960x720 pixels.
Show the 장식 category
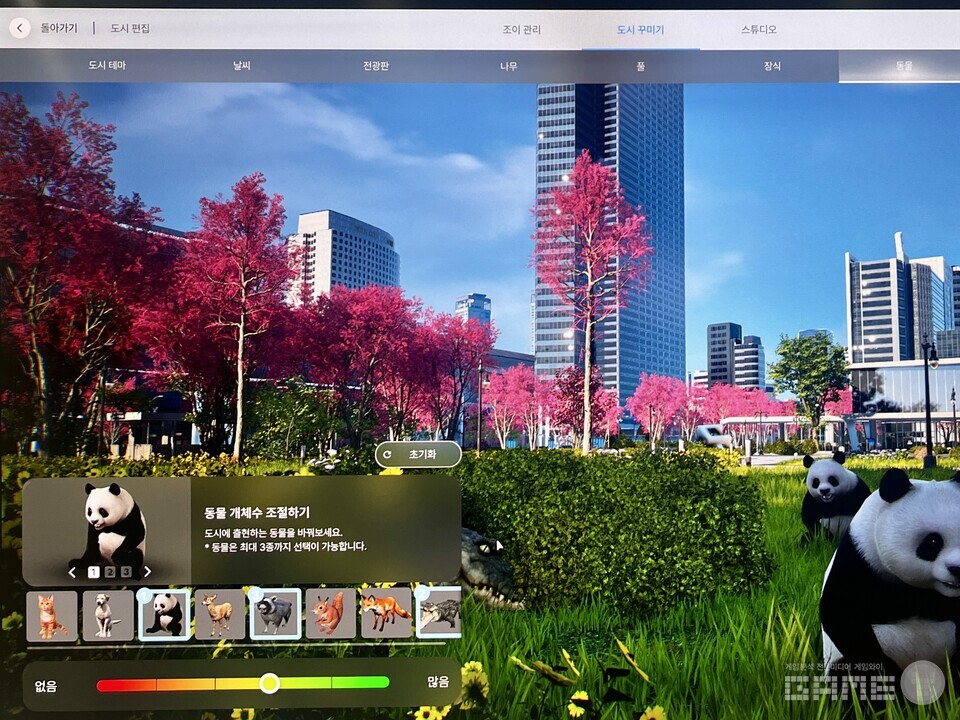tap(772, 66)
